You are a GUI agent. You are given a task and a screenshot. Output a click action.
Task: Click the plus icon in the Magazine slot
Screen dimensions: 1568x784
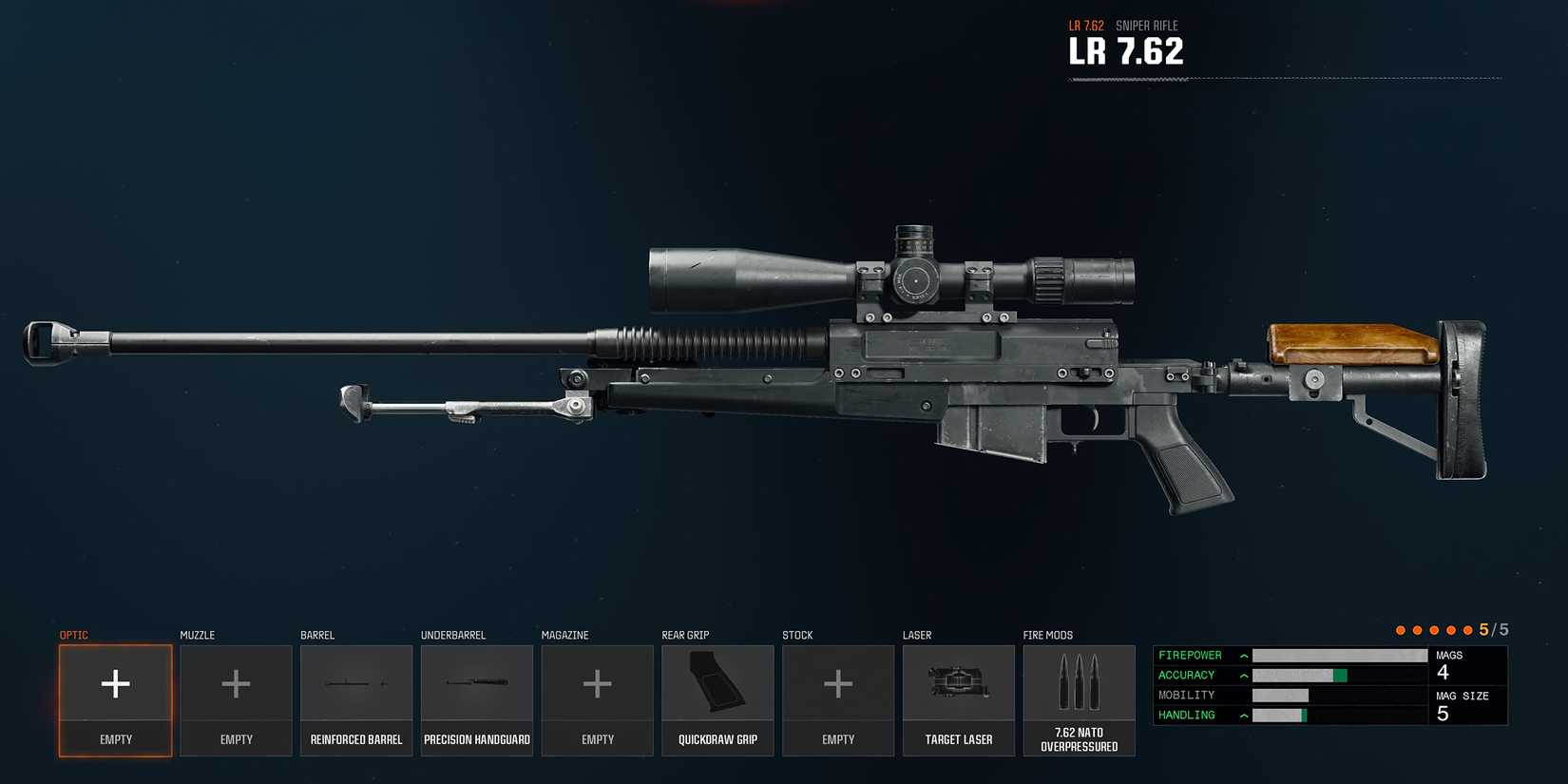pos(597,682)
